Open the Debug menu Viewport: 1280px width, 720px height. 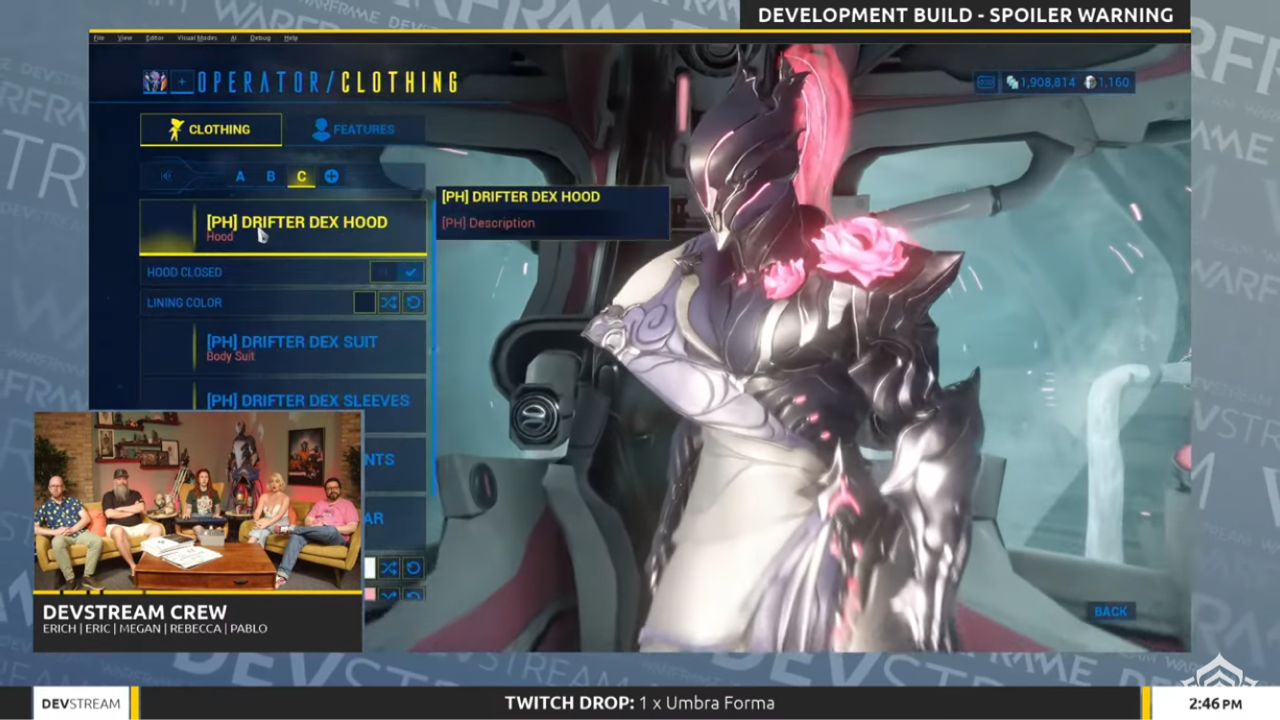pos(262,37)
